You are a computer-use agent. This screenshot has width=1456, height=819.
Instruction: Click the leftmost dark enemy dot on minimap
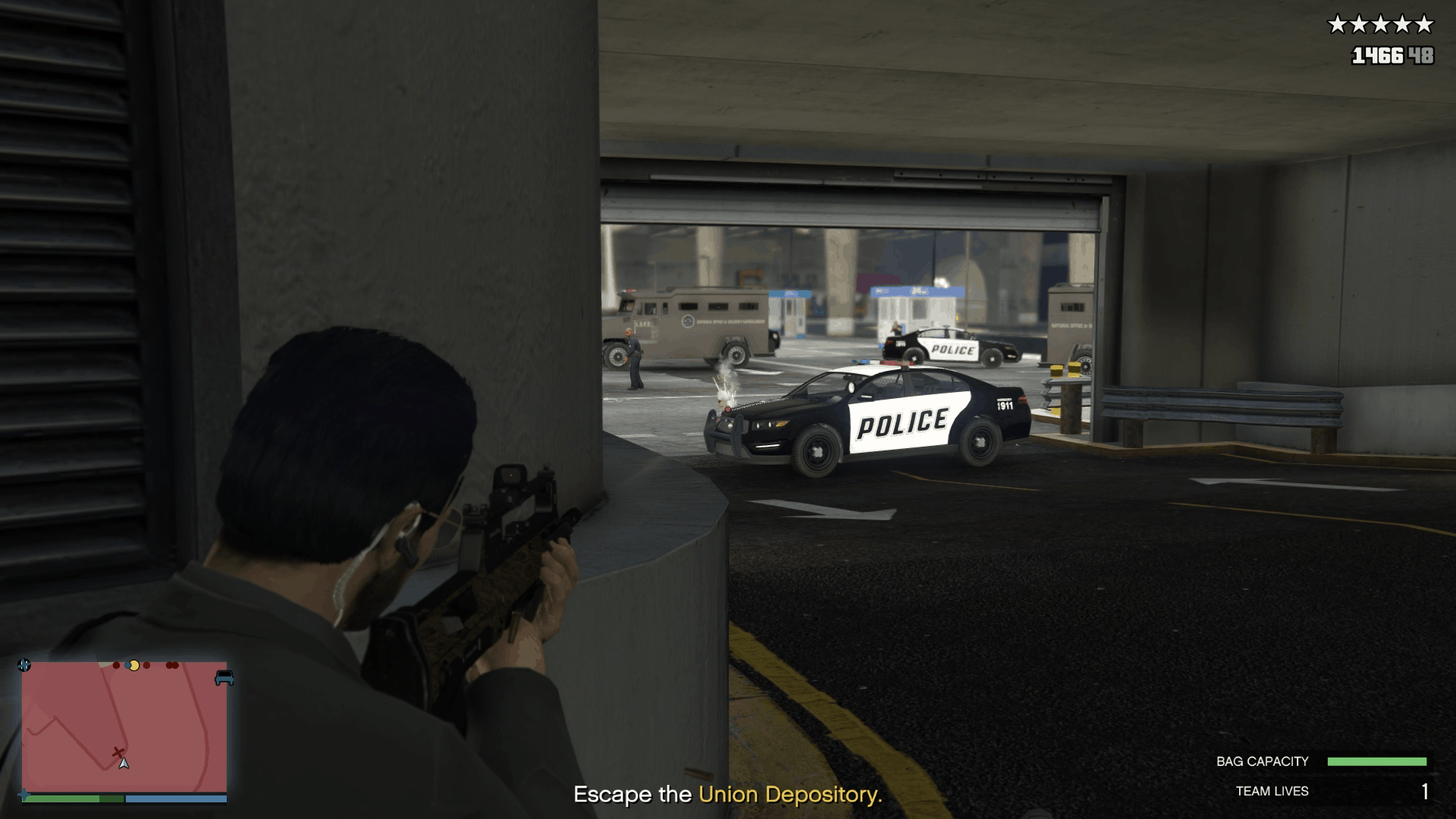pos(116,665)
